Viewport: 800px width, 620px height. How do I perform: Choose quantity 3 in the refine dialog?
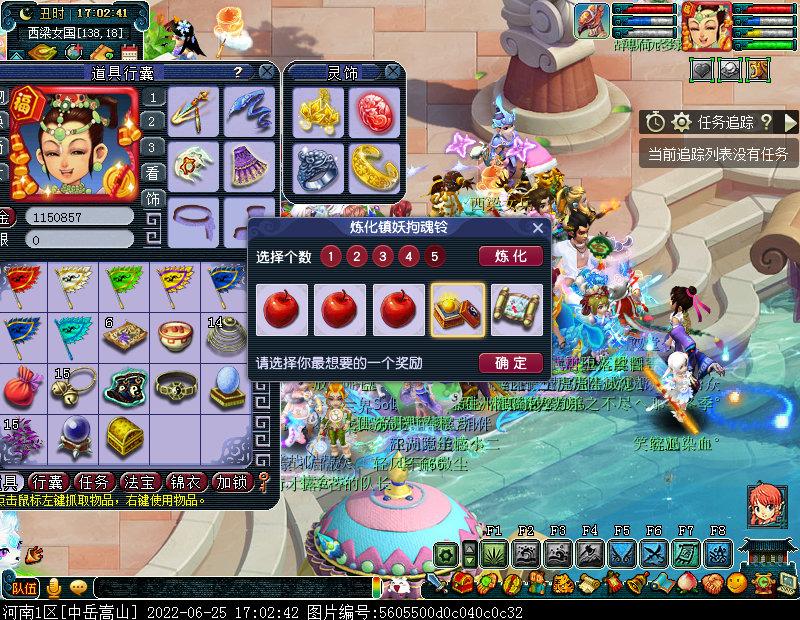[x=382, y=256]
